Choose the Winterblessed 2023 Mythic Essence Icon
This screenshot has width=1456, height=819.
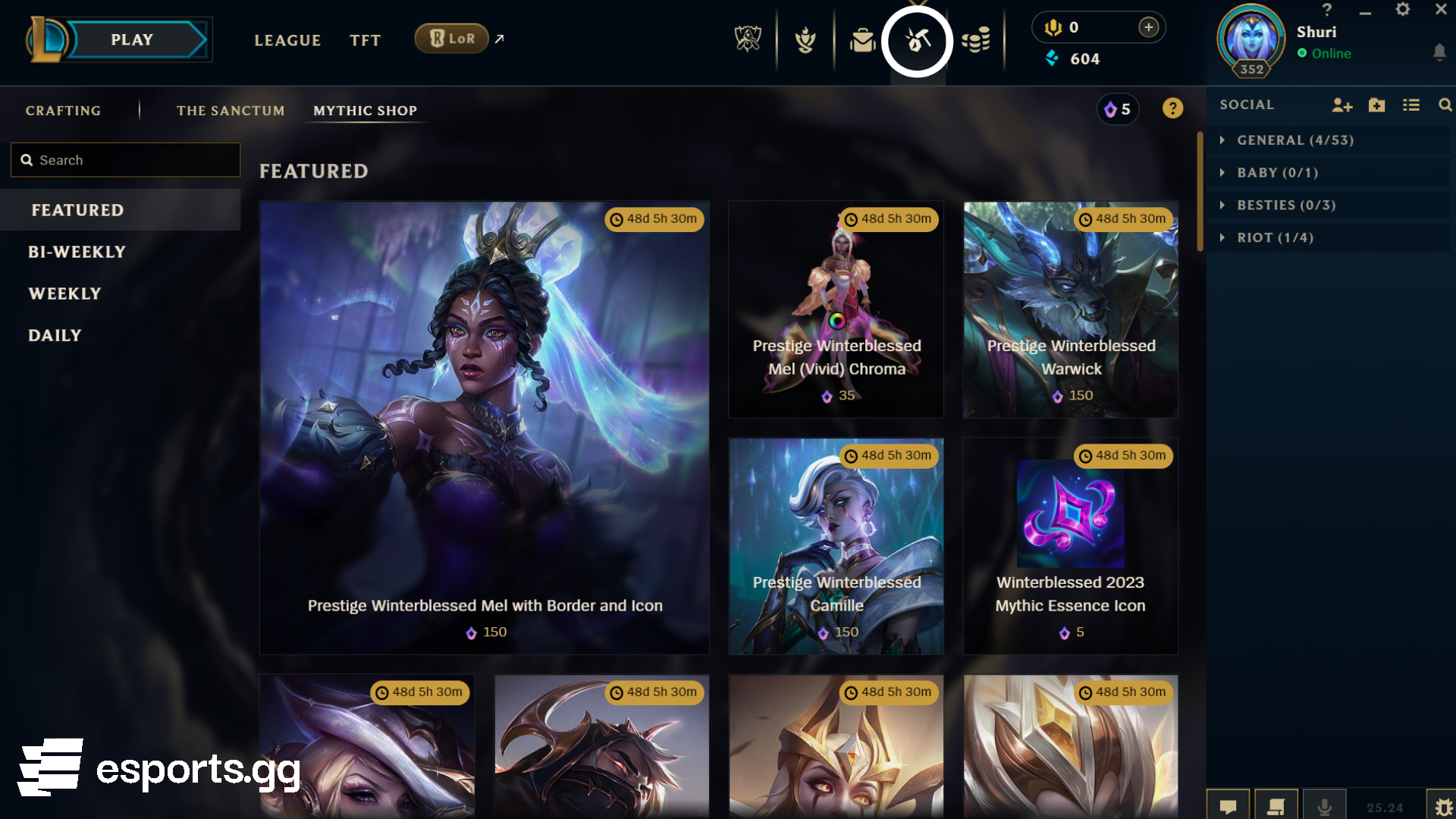pyautogui.click(x=1071, y=546)
